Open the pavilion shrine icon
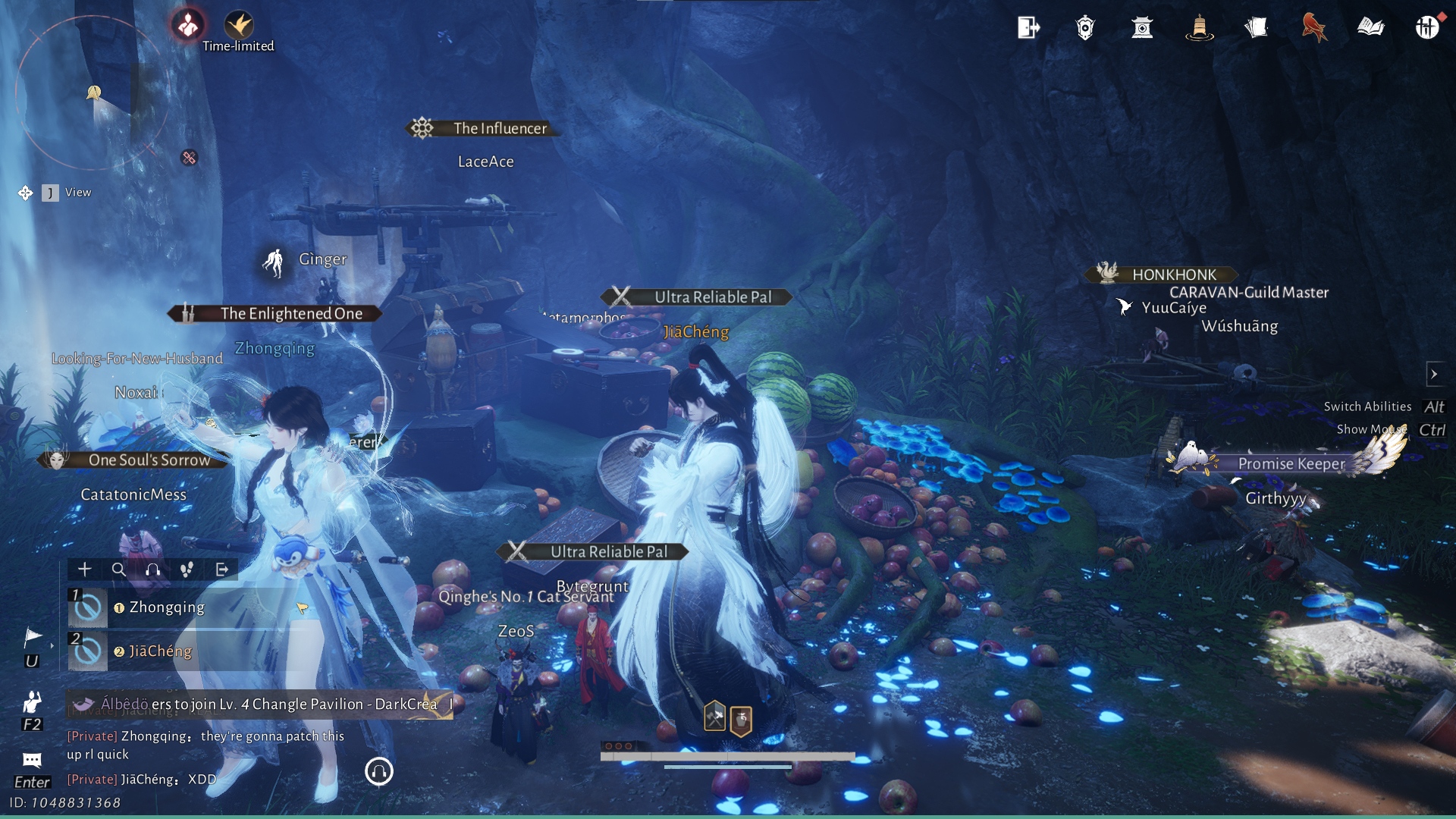Image resolution: width=1456 pixels, height=819 pixels. pyautogui.click(x=1142, y=28)
